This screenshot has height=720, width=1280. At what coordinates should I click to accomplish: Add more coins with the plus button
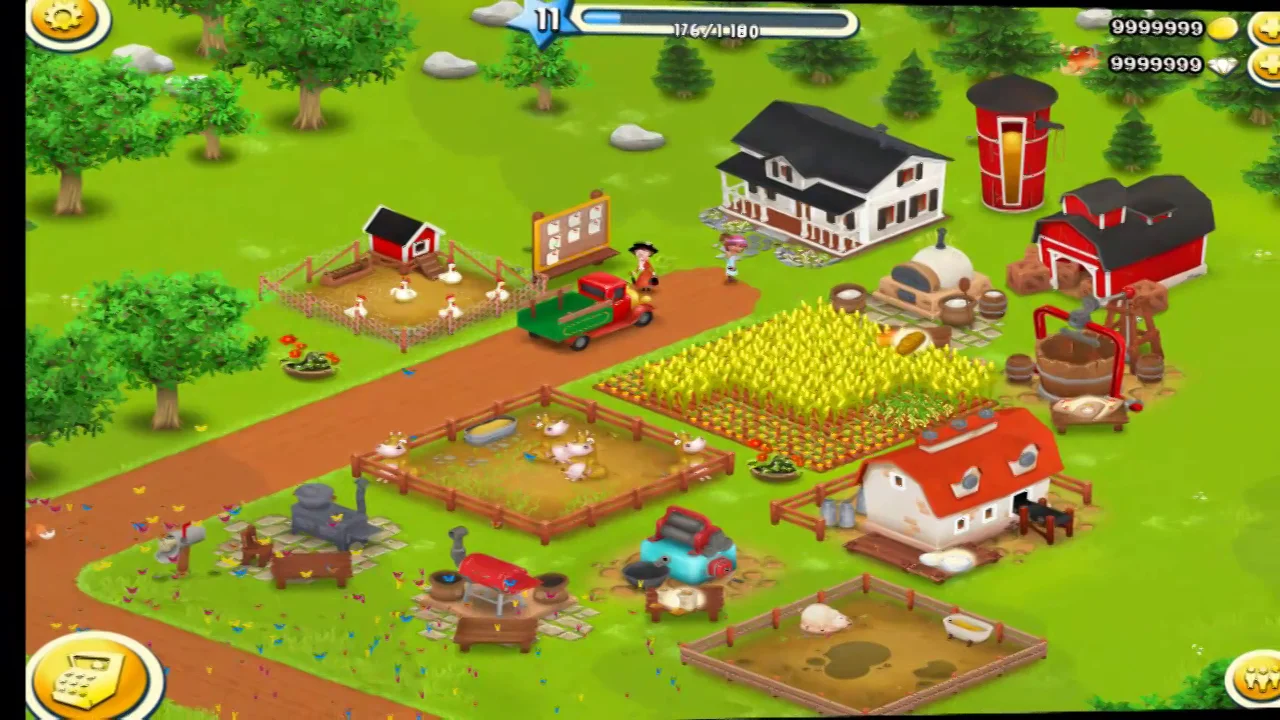[1266, 29]
